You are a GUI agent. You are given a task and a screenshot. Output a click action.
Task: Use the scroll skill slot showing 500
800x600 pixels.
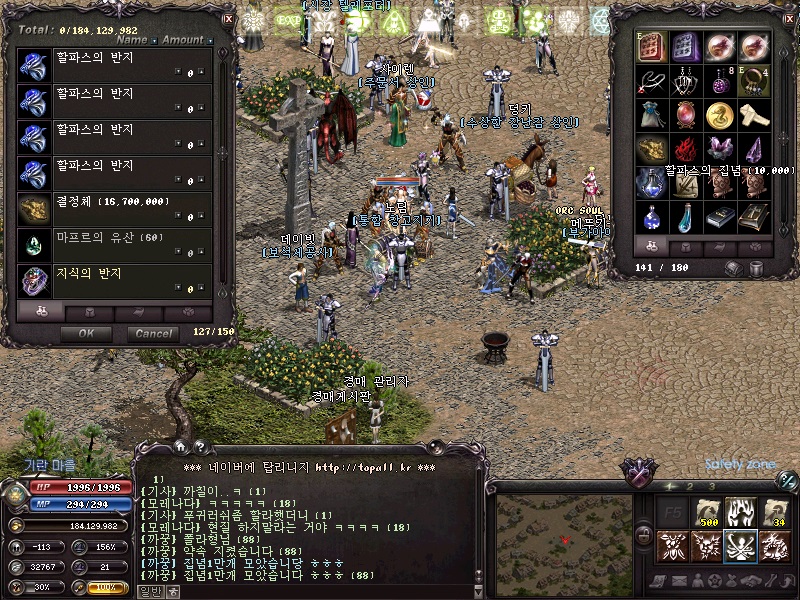click(x=707, y=513)
